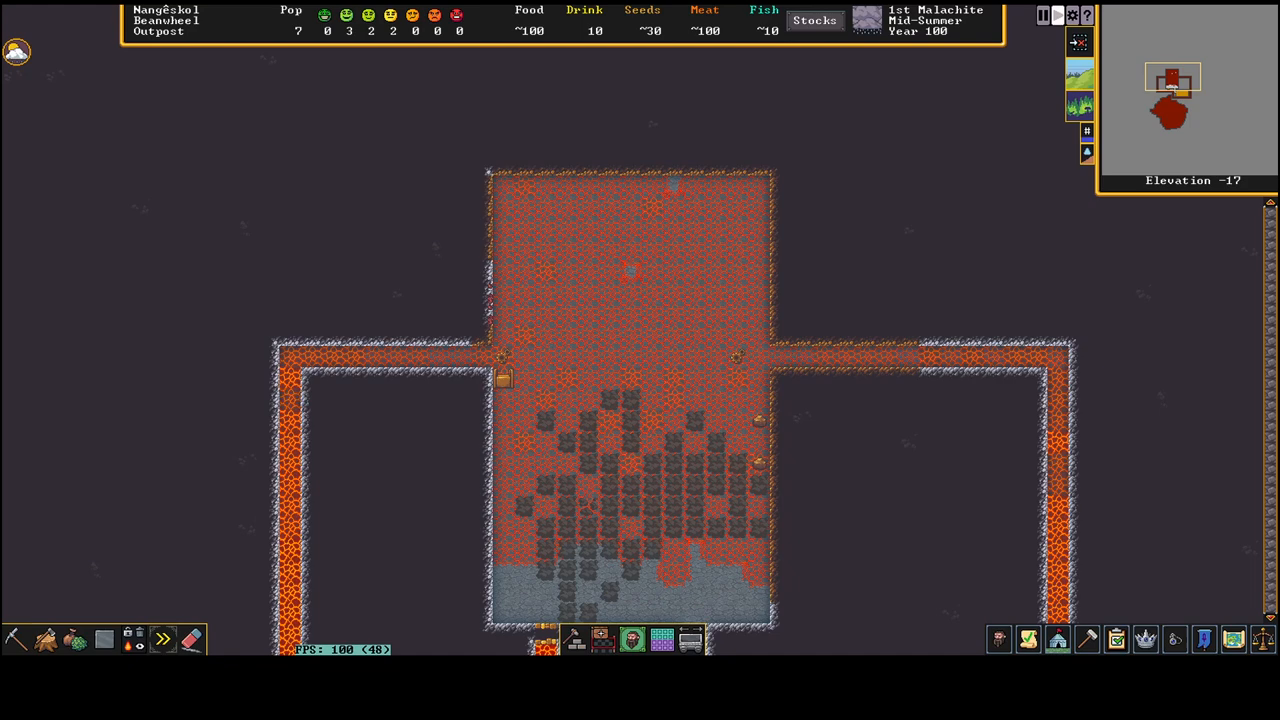Image resolution: width=1280 pixels, height=720 pixels.
Task: Open the help question mark menu
Action: 1087,15
